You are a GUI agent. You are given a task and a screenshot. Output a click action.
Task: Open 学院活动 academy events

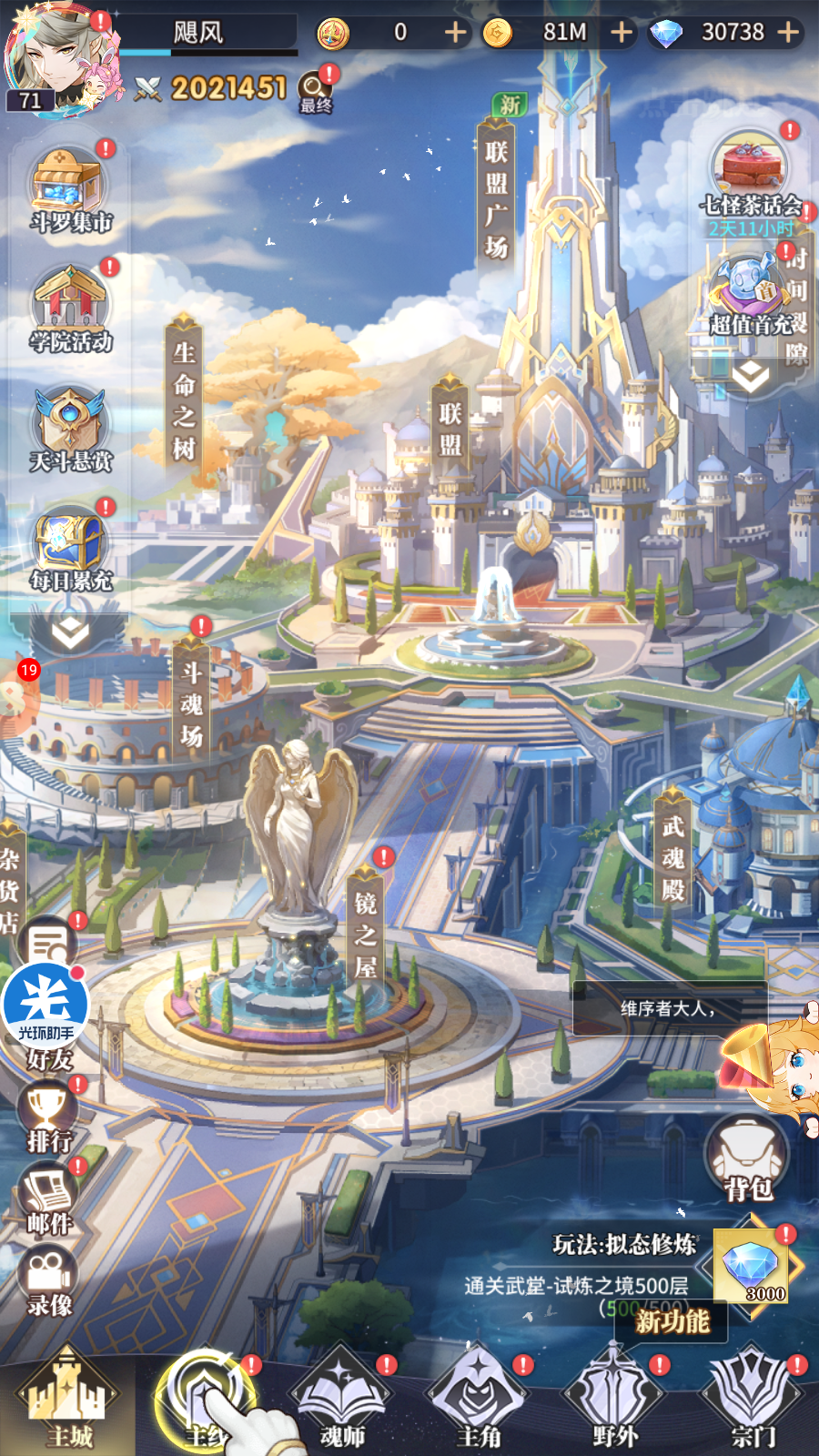pos(71,309)
